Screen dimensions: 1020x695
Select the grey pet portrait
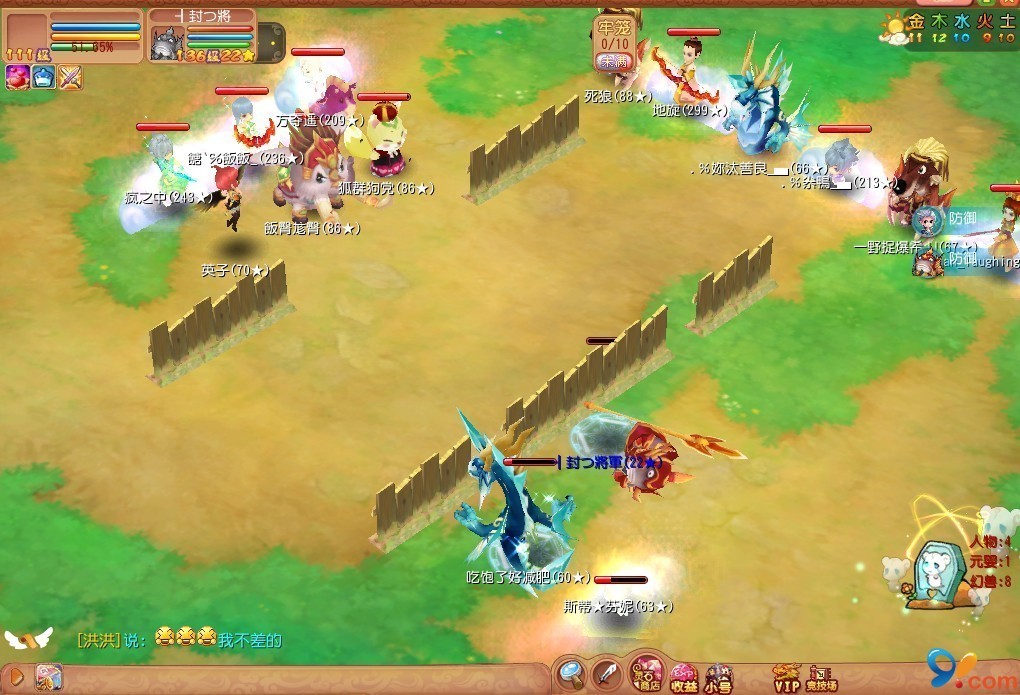(x=165, y=43)
